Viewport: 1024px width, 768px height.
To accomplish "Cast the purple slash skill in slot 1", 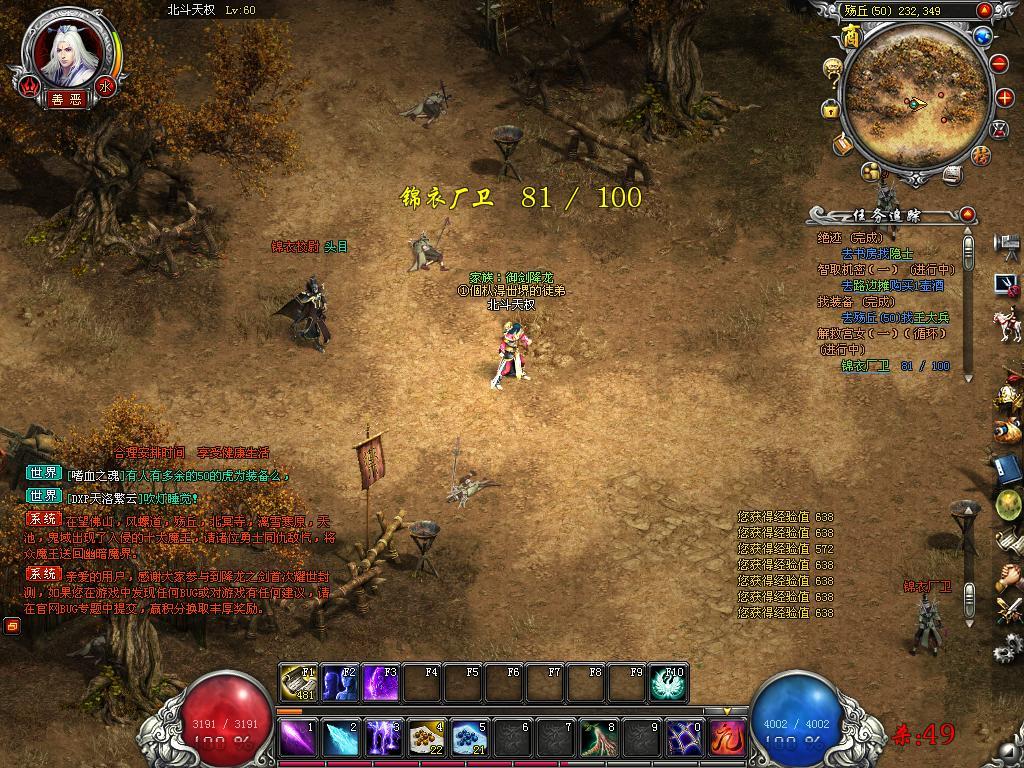I will click(297, 738).
